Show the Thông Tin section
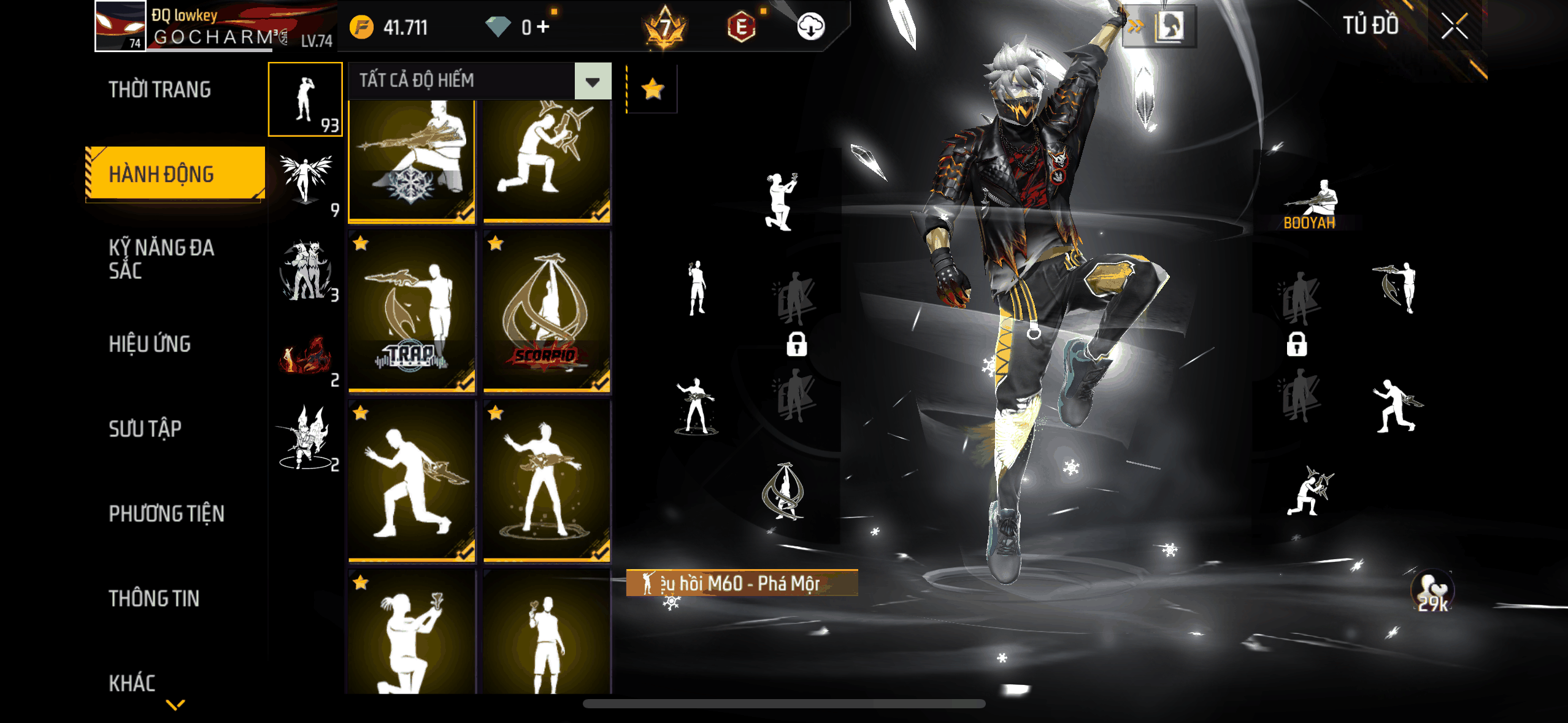 click(154, 599)
